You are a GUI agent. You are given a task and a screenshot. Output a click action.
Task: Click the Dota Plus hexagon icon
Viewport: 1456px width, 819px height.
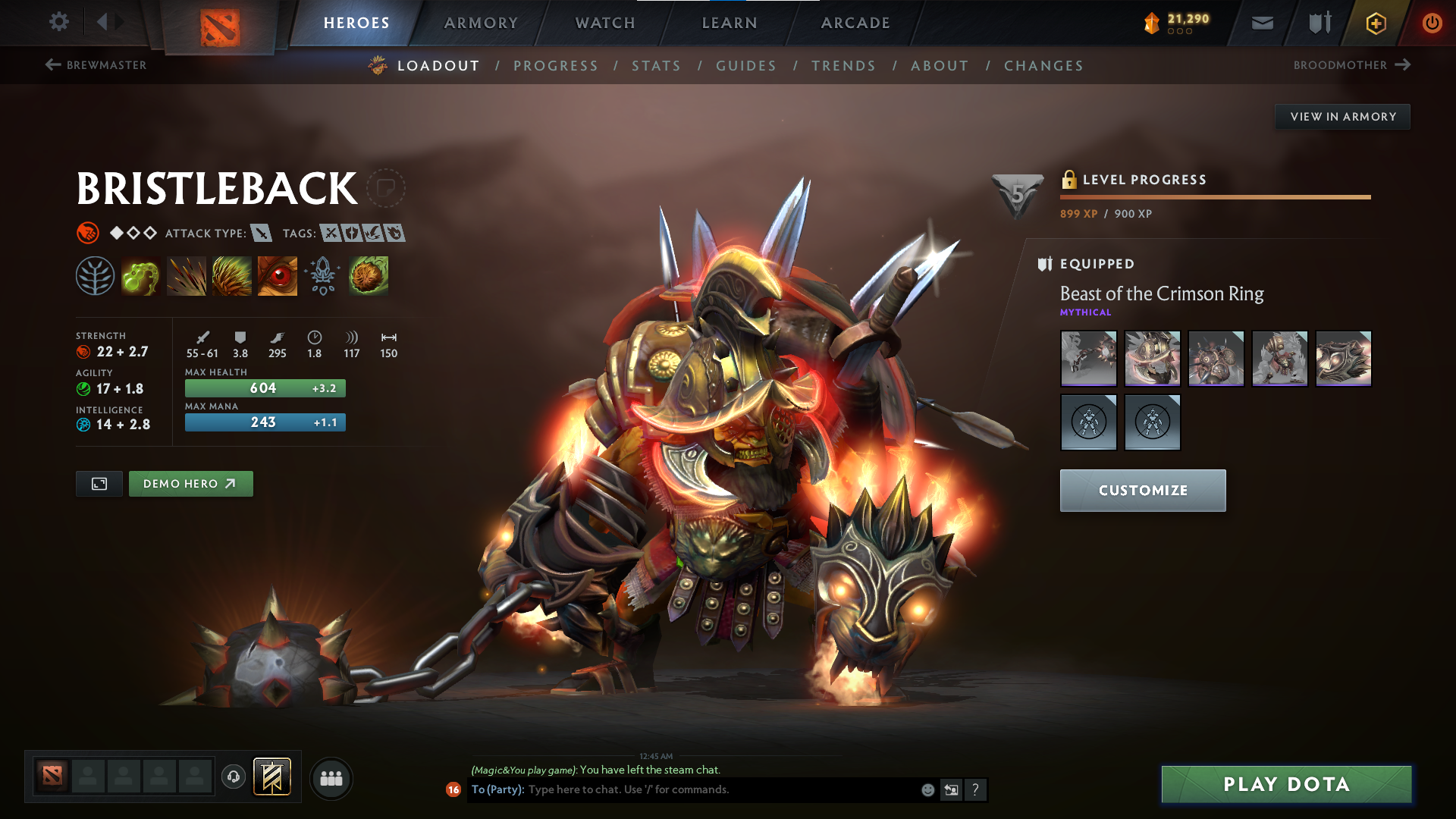point(1375,22)
